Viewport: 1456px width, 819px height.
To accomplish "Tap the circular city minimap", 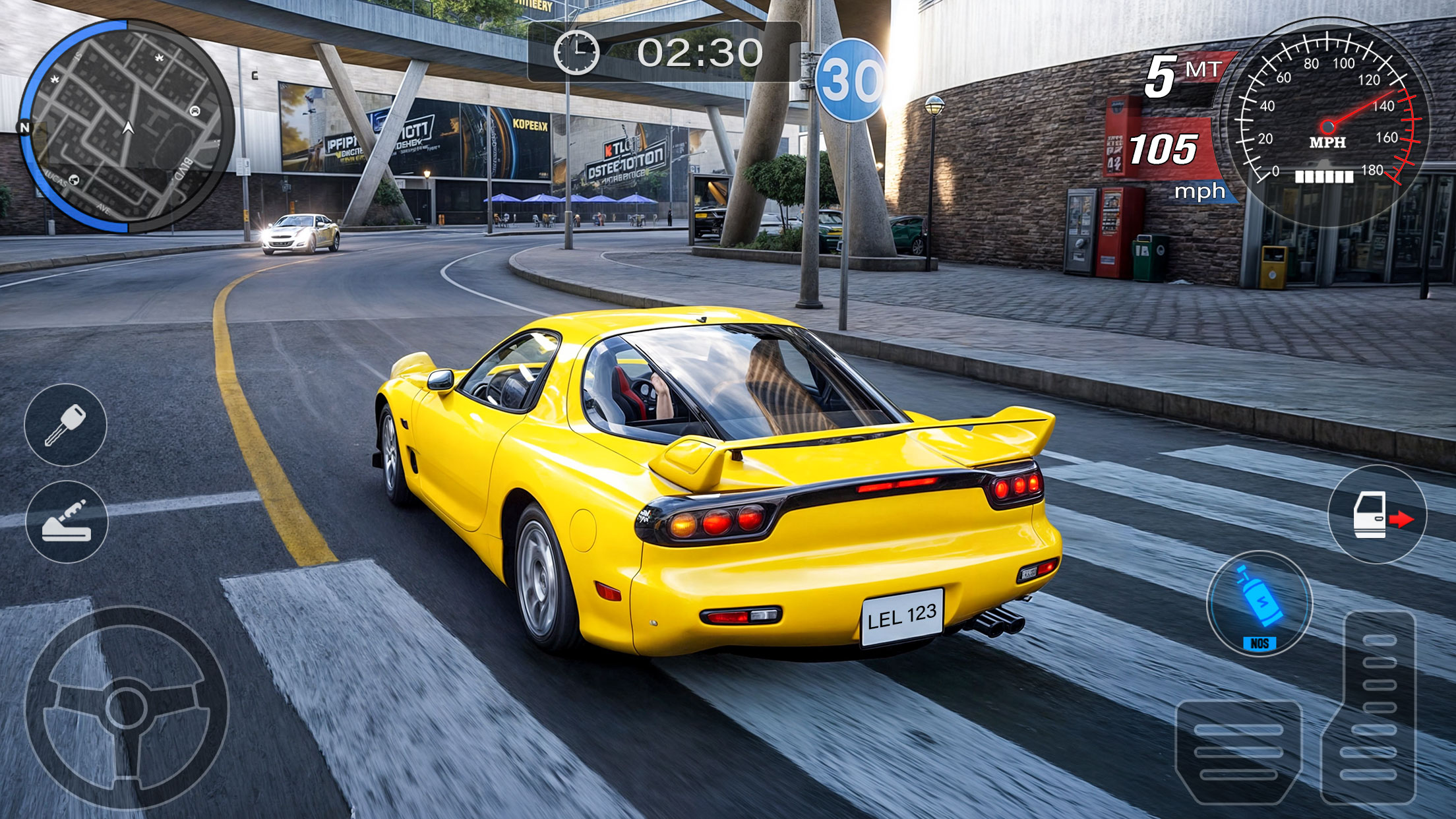I will pyautogui.click(x=127, y=126).
